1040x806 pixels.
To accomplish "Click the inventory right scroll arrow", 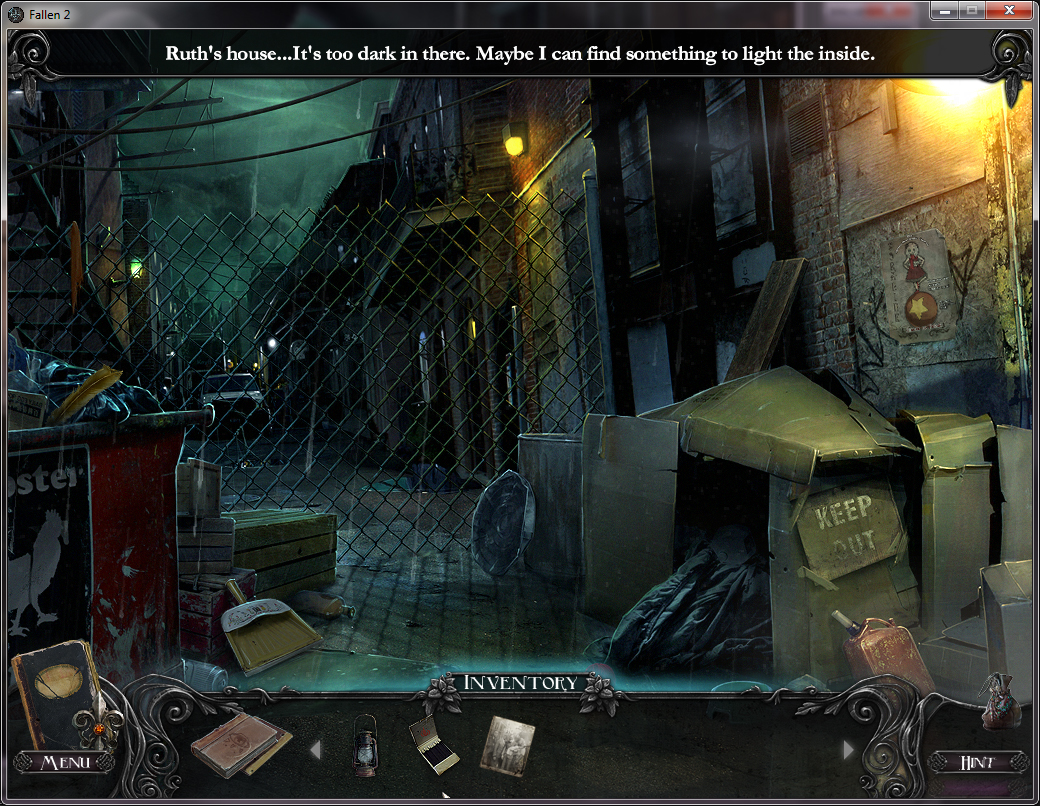I will (849, 749).
